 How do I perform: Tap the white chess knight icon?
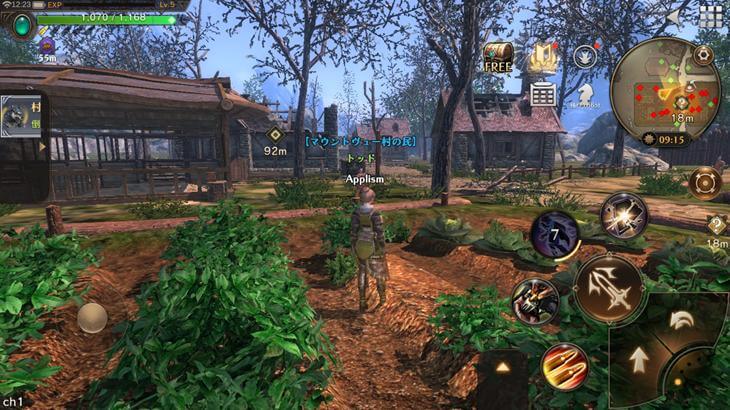tap(585, 94)
